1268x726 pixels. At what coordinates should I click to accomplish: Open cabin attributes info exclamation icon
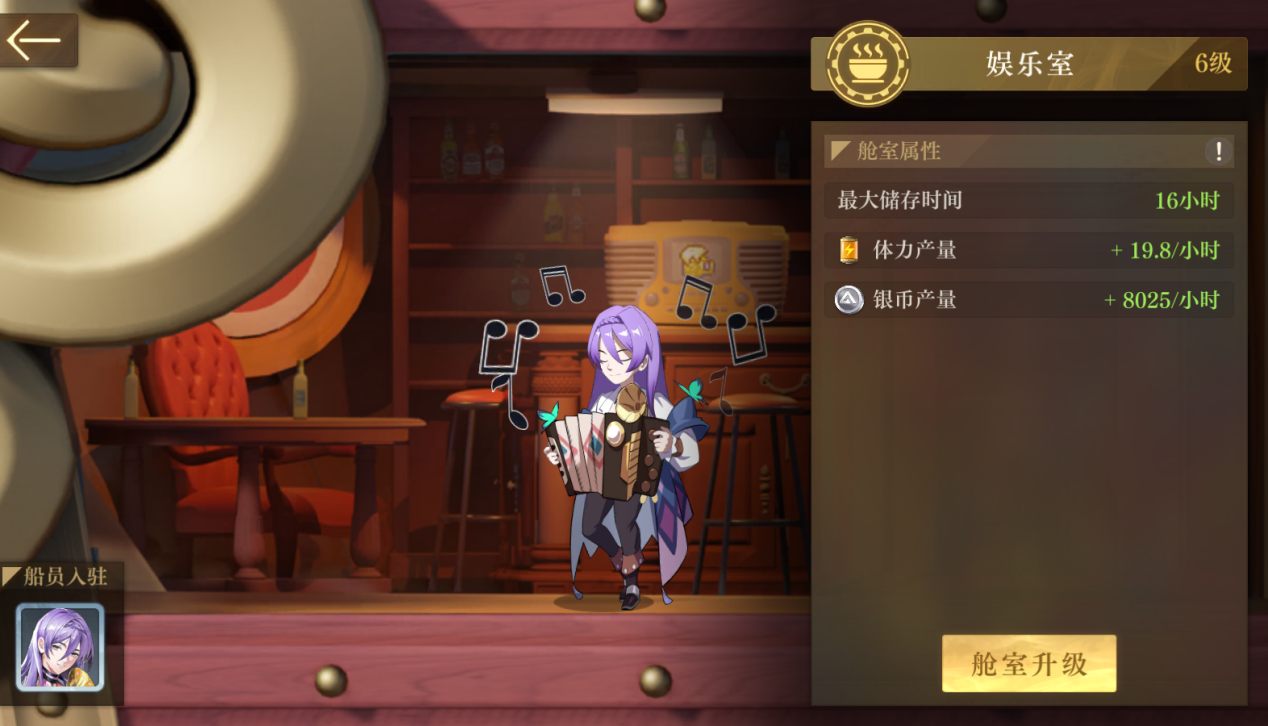point(1218,152)
